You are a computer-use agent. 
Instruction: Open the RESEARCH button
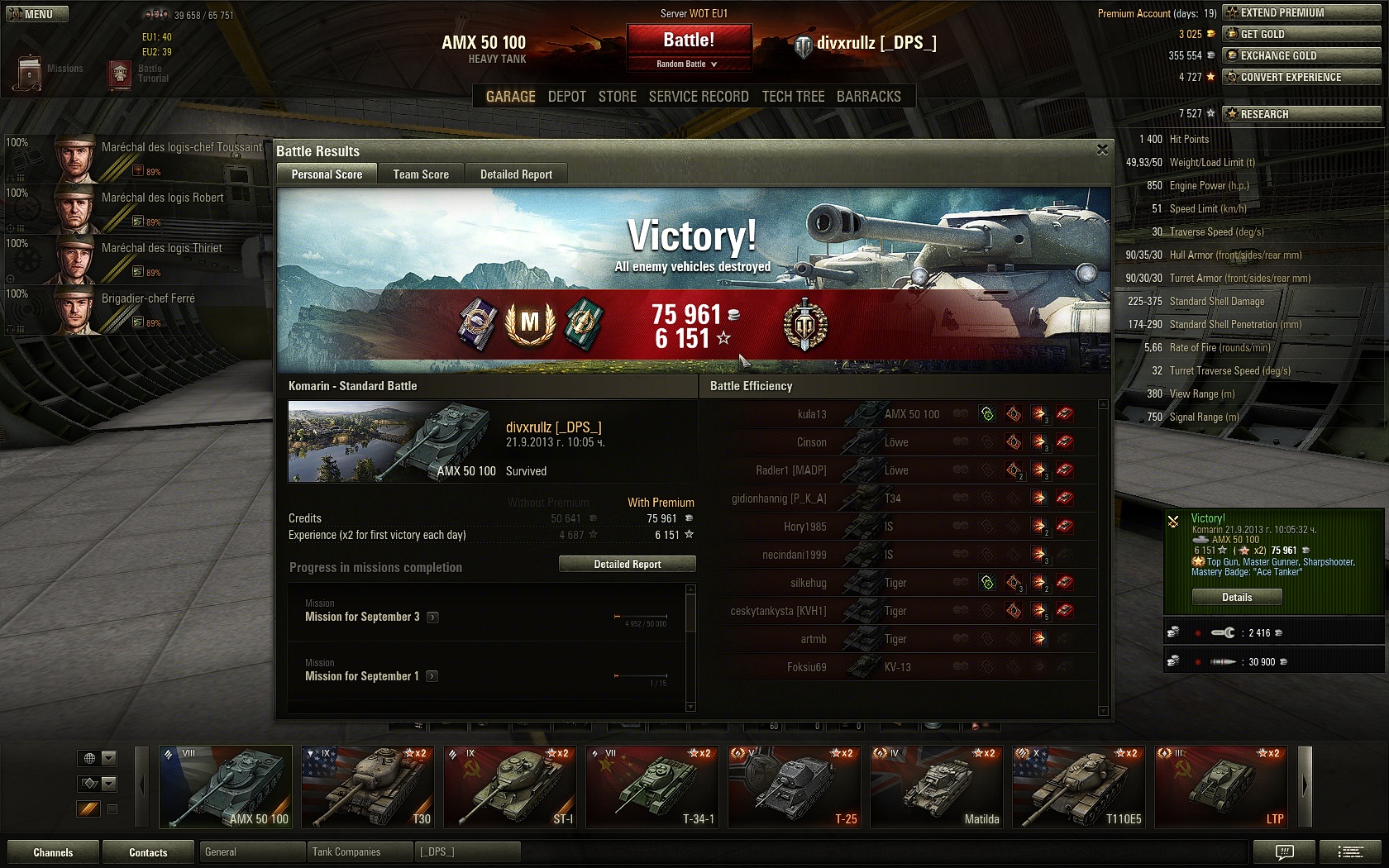(1301, 114)
